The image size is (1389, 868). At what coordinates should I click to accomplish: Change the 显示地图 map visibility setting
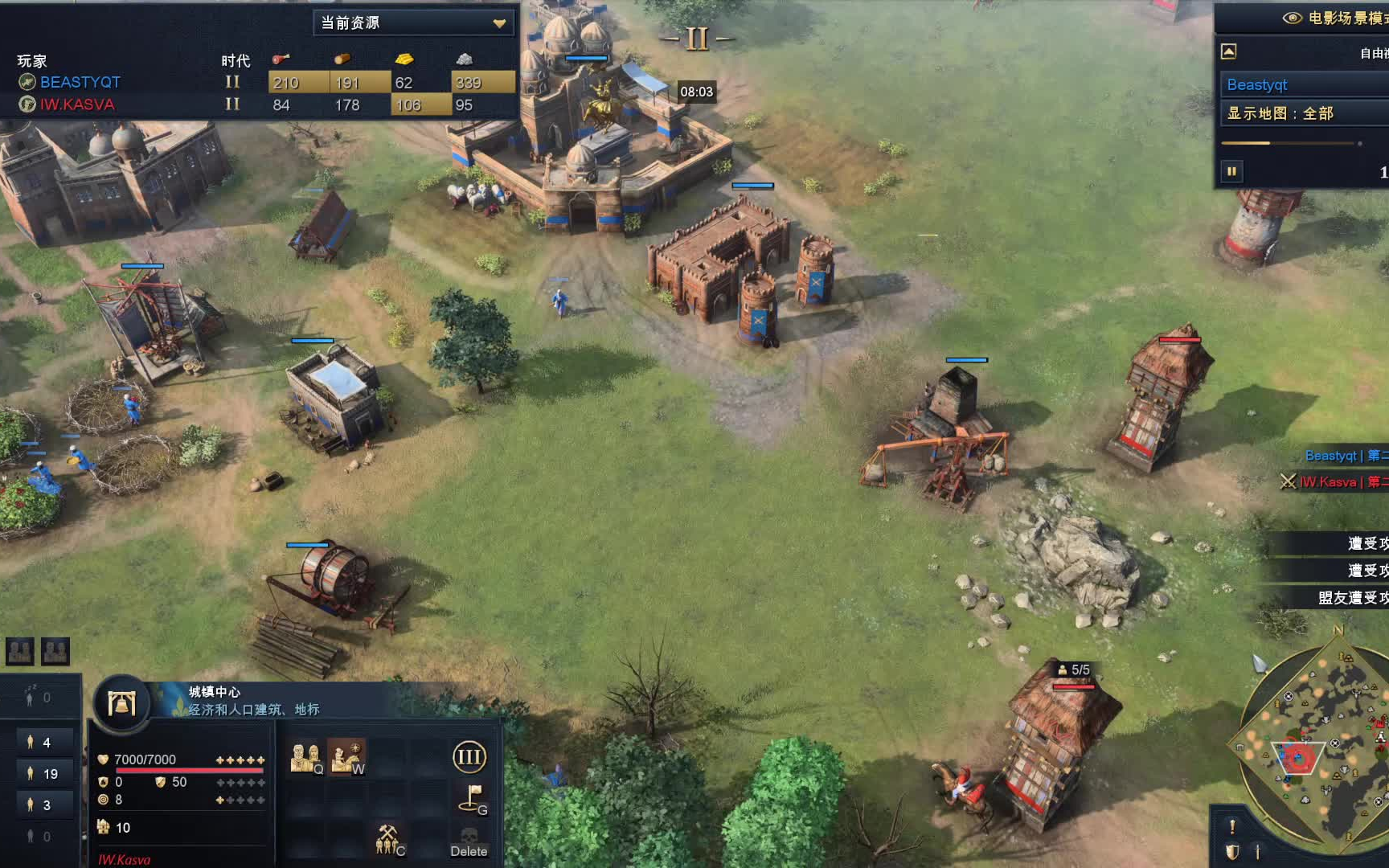pyautogui.click(x=1302, y=113)
